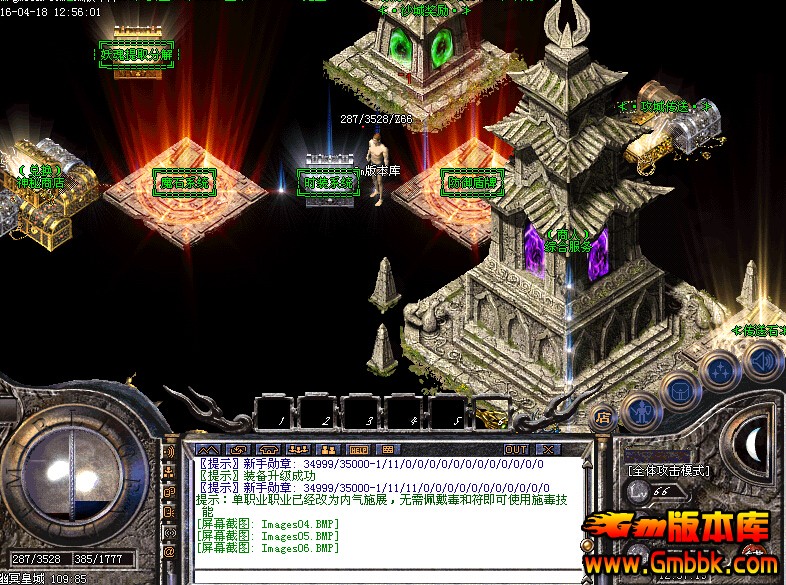Screen dimensions: 786x585
Task: Open the bag inventory round button
Action: point(680,392)
